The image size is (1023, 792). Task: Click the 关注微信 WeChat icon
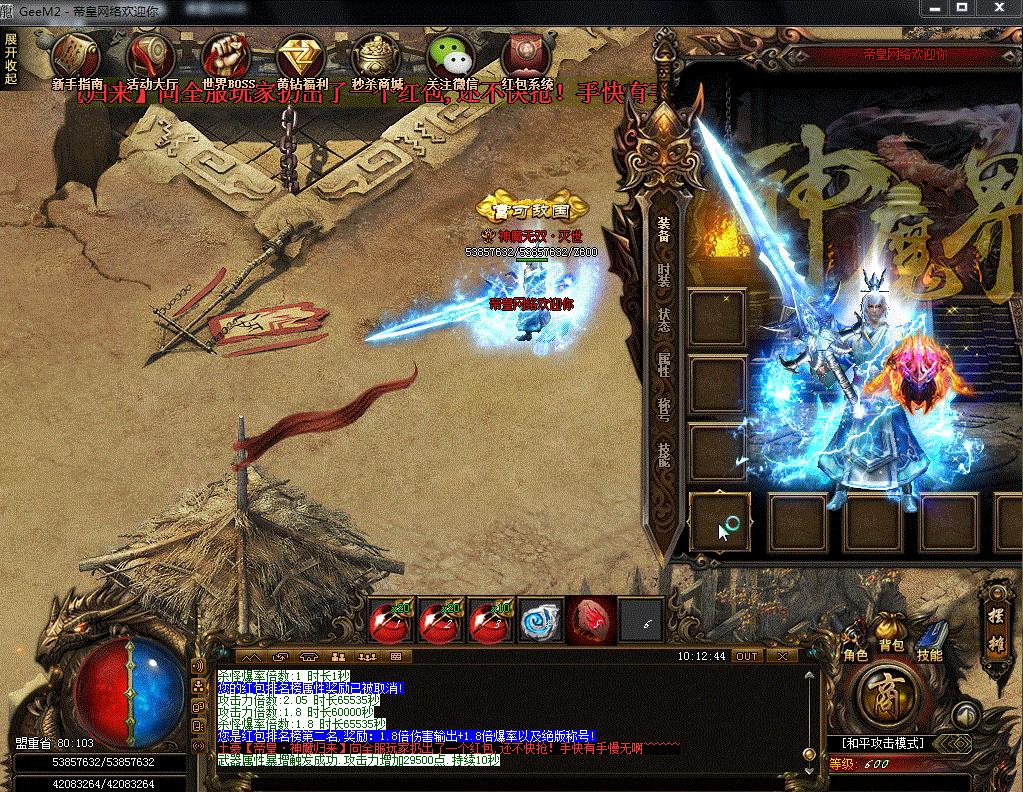451,56
